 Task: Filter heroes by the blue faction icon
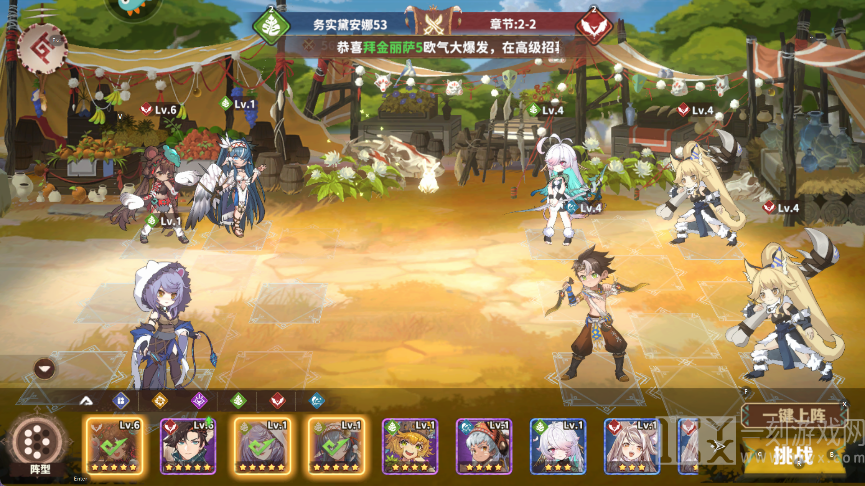(121, 401)
